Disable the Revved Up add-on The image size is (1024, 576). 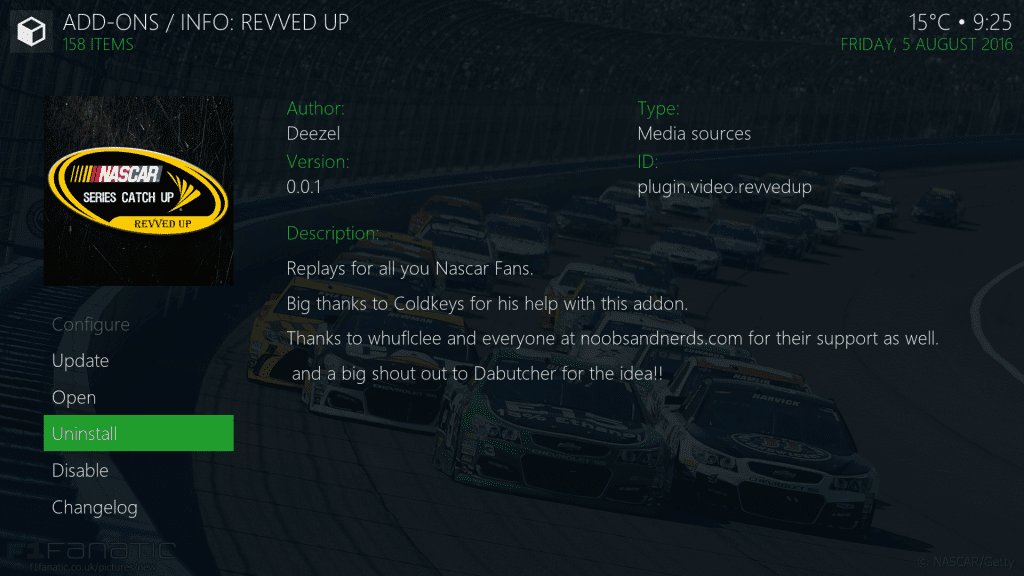point(80,471)
